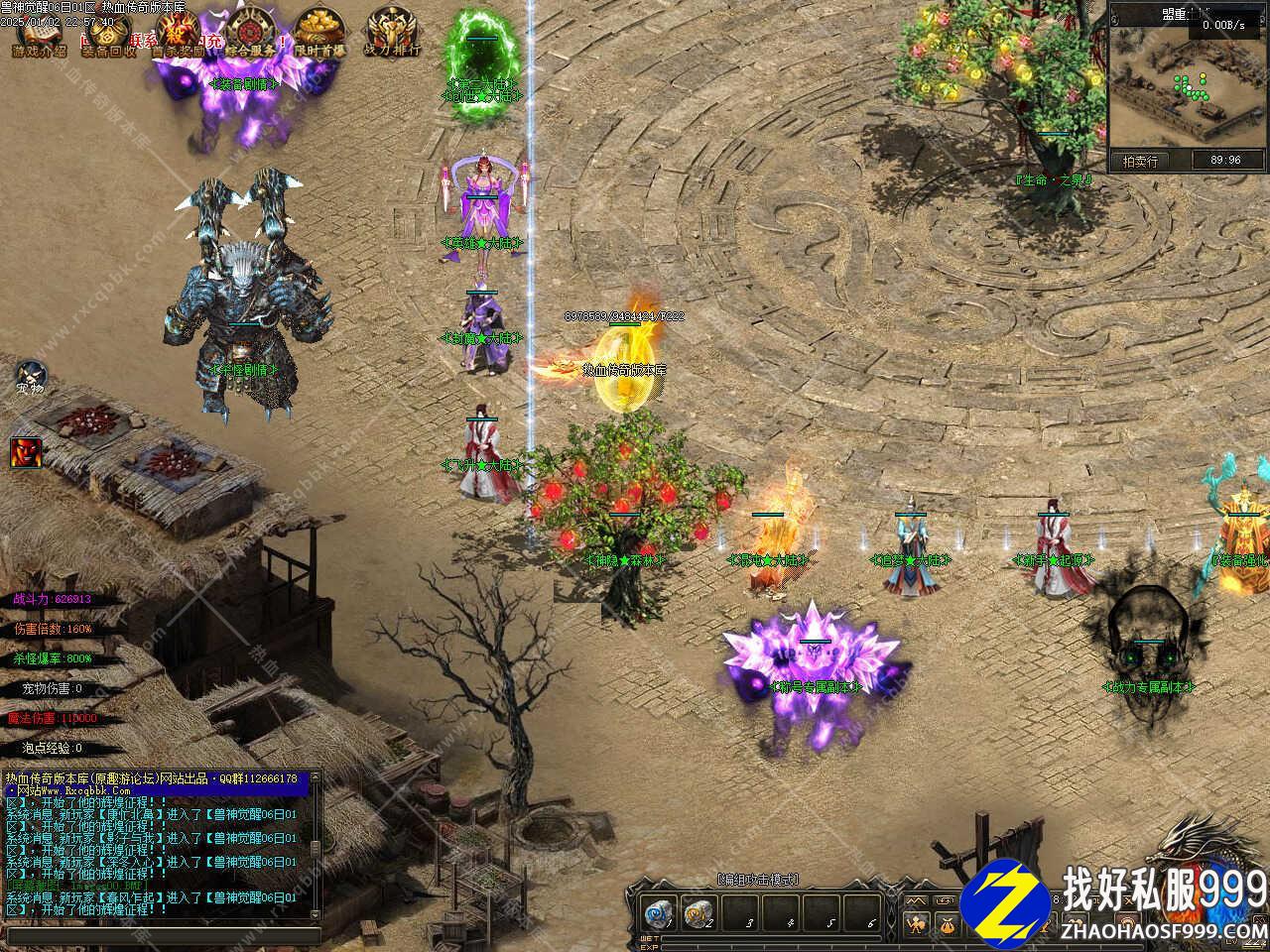
Task: Click the red demon face buff icon
Action: tap(26, 452)
